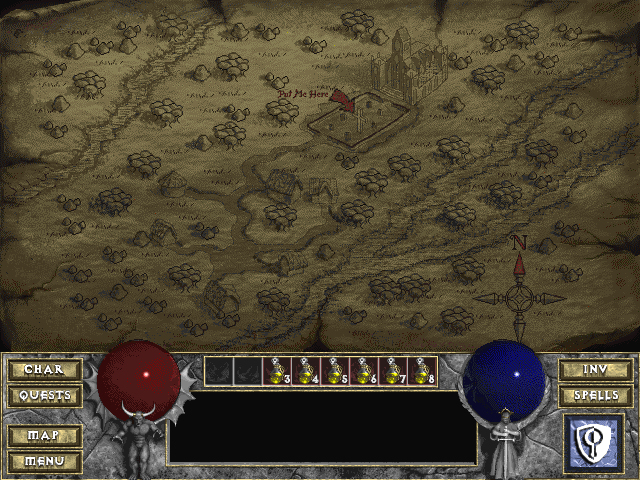
Task: Open the INV inventory panel
Action: tap(594, 370)
